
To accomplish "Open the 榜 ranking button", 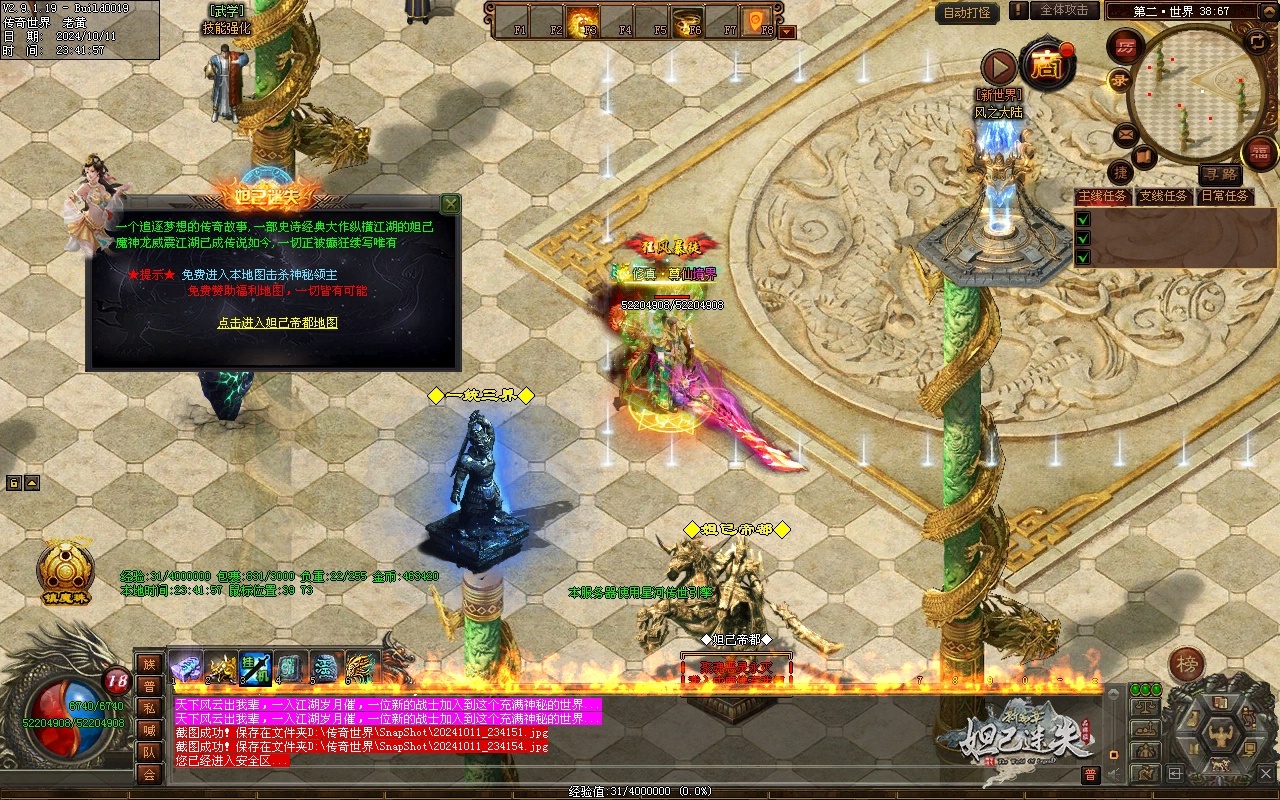I will [1188, 665].
